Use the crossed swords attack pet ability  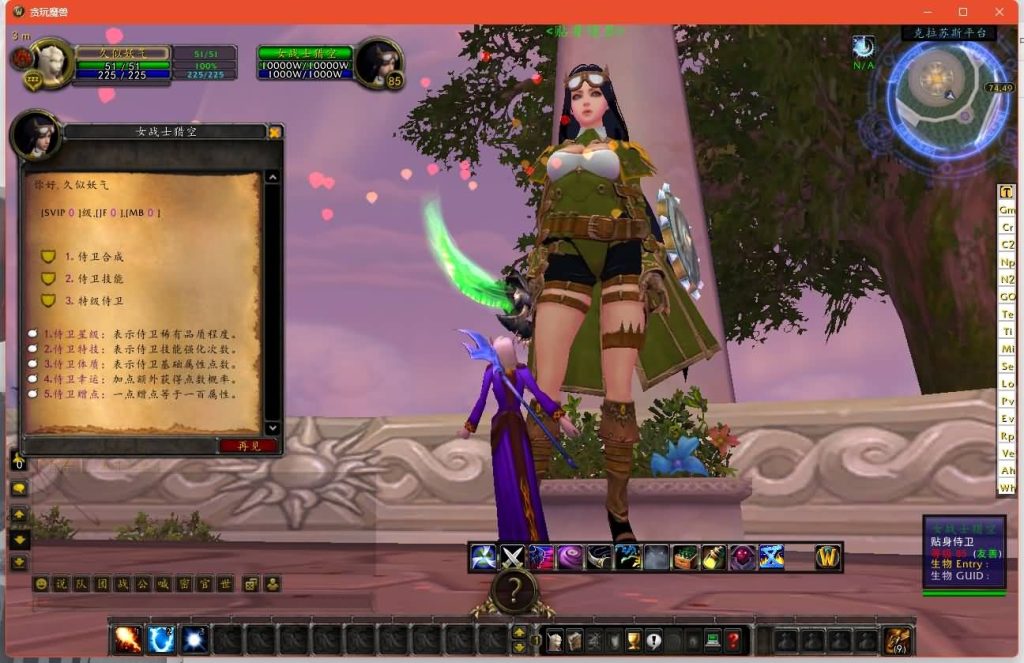512,557
